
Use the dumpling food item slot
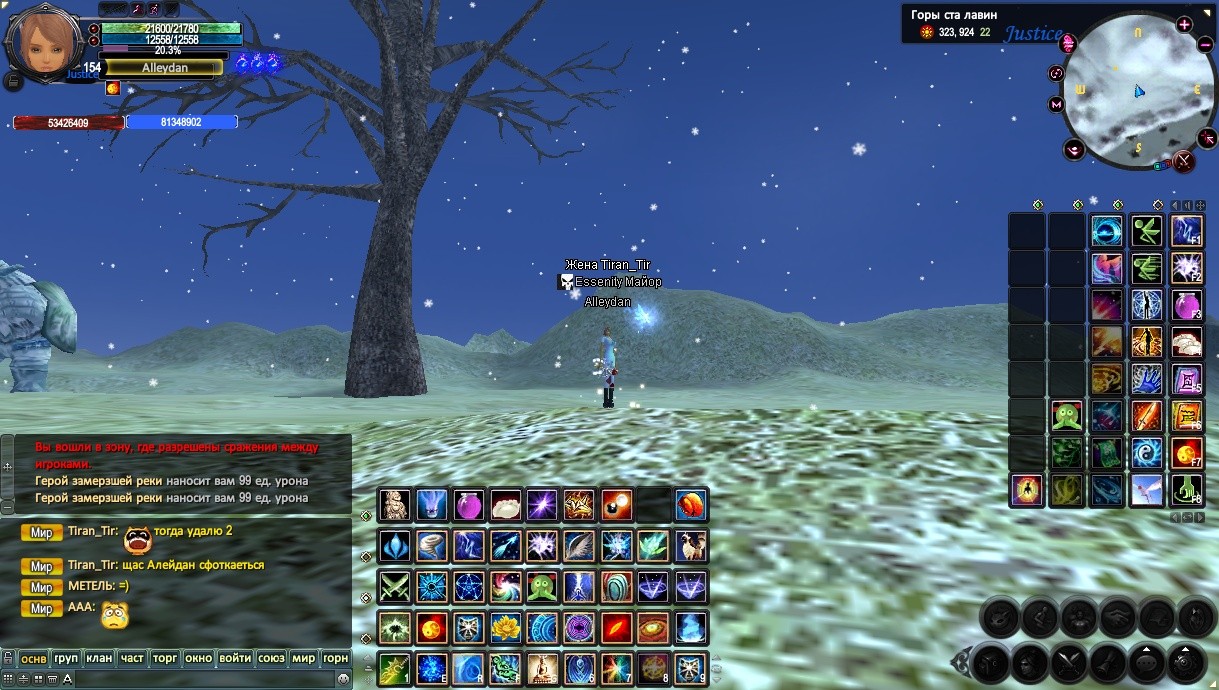(x=504, y=505)
